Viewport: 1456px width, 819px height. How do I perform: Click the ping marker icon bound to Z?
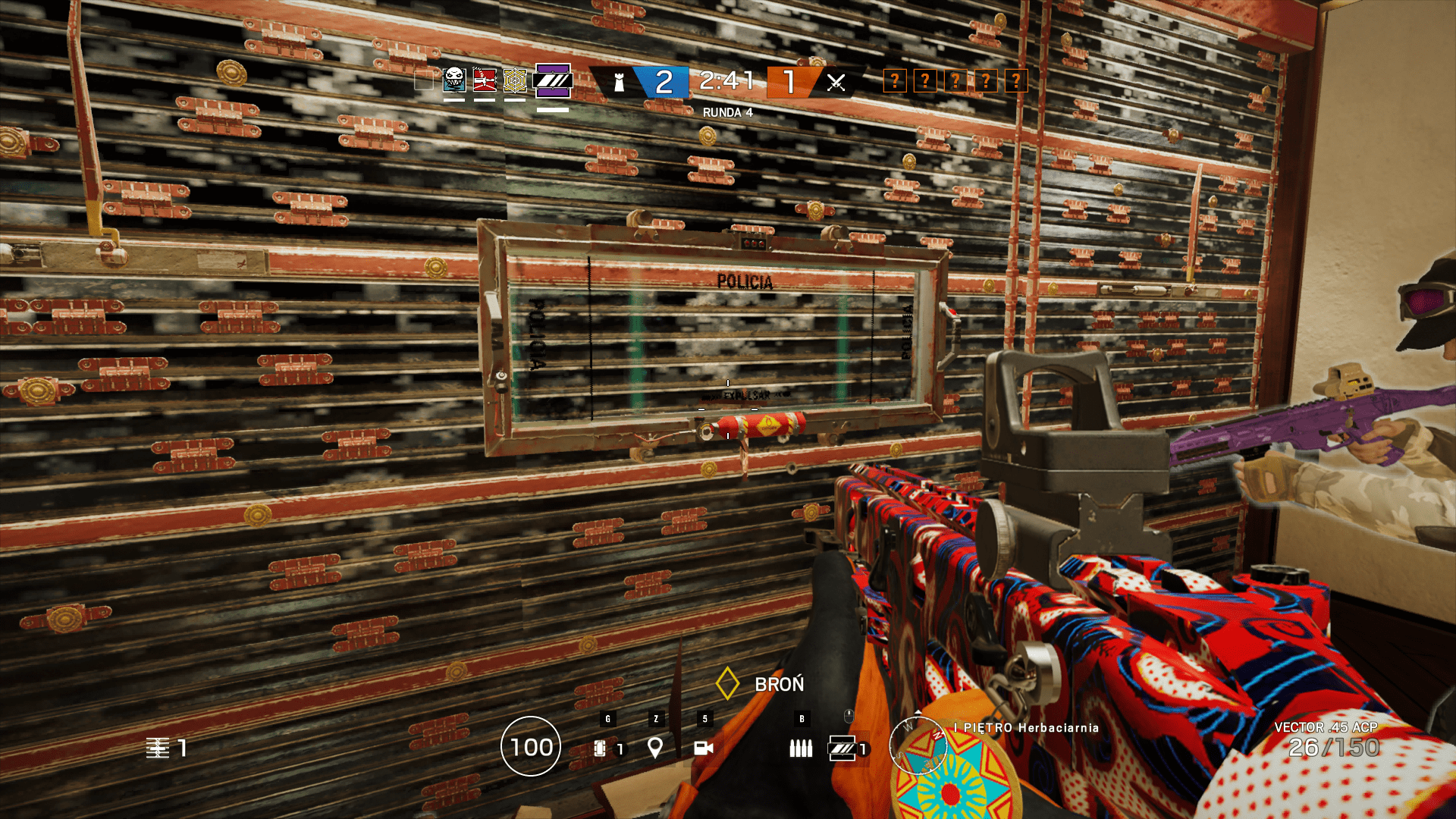(654, 748)
